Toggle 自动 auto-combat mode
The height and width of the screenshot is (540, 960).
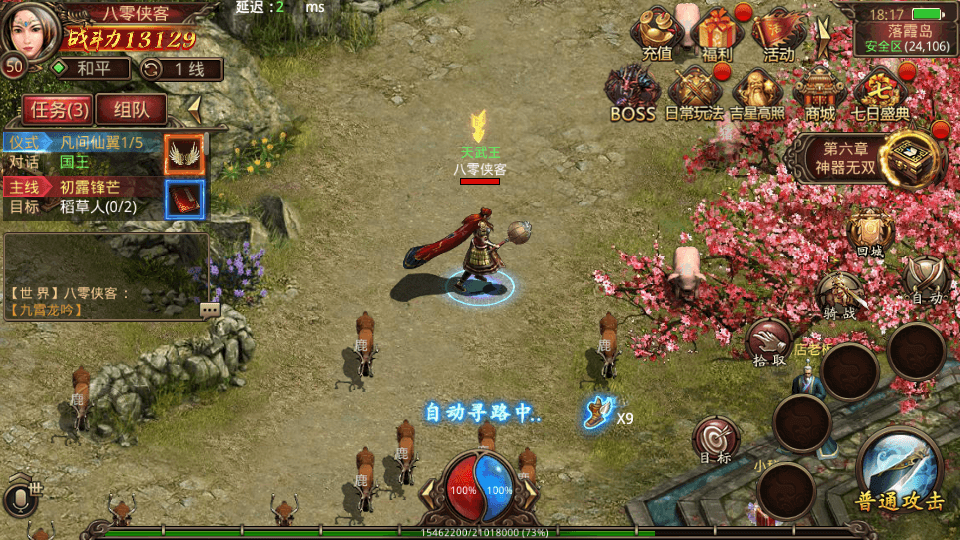(x=925, y=280)
